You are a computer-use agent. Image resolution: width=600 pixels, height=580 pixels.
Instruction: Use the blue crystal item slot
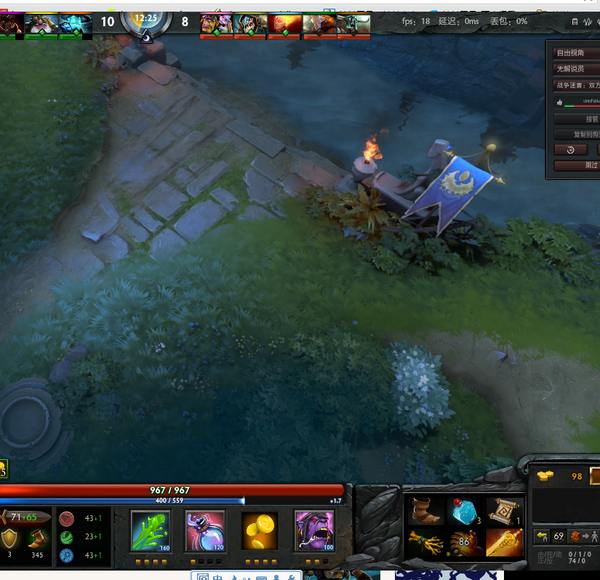coord(463,511)
